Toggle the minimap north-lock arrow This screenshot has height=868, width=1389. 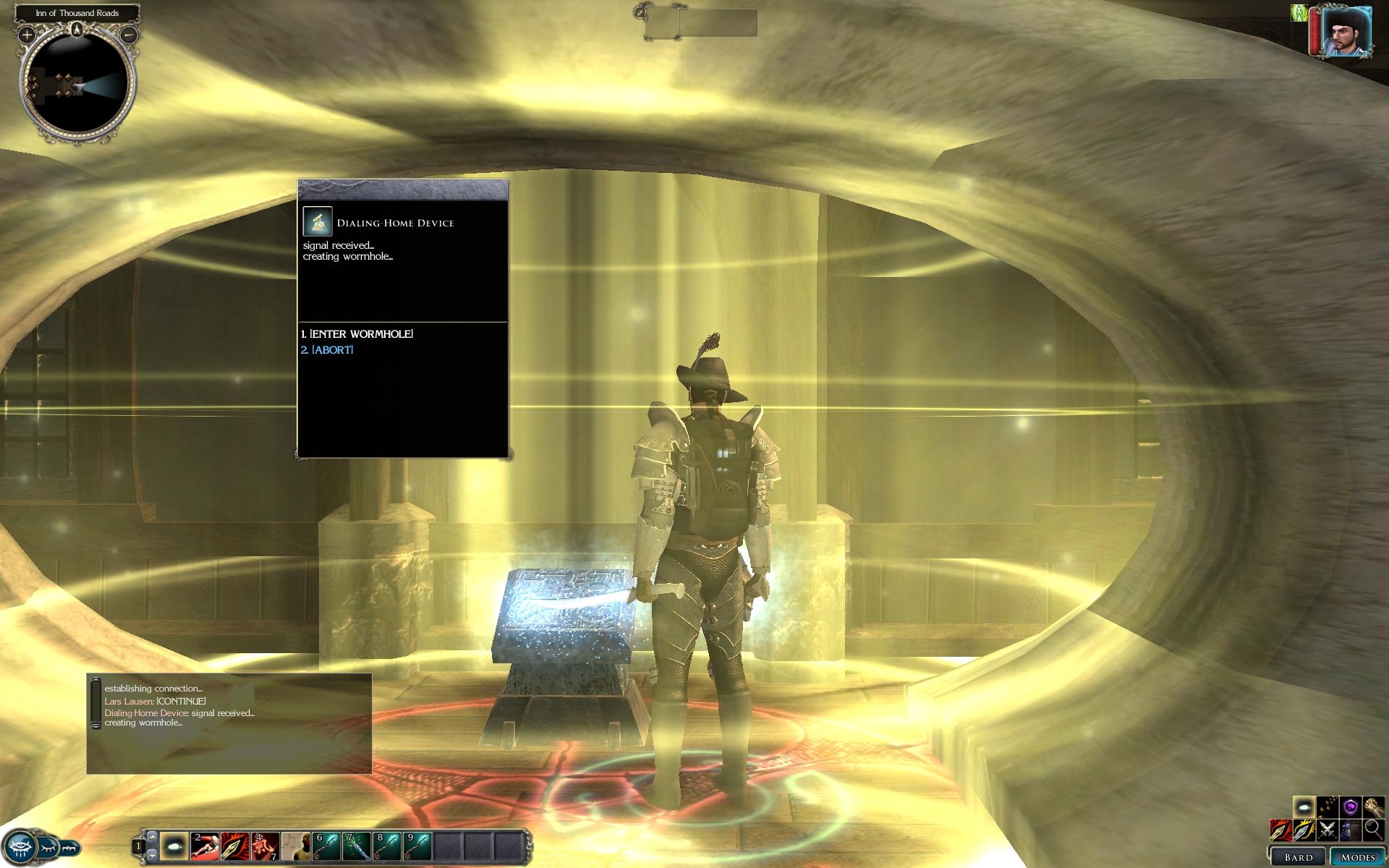coord(77,30)
